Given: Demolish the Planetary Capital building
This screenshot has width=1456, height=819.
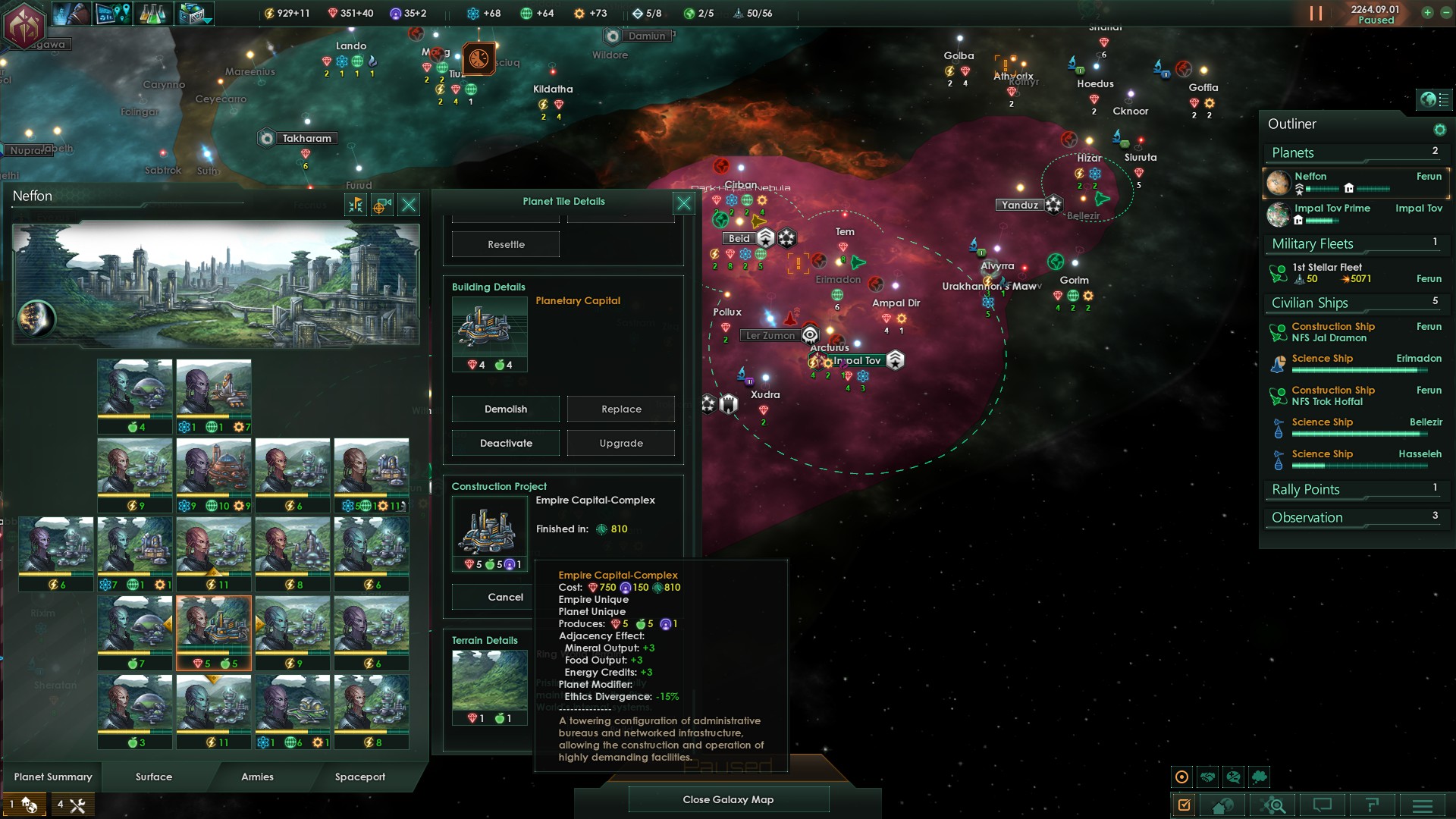Looking at the screenshot, I should [506, 409].
